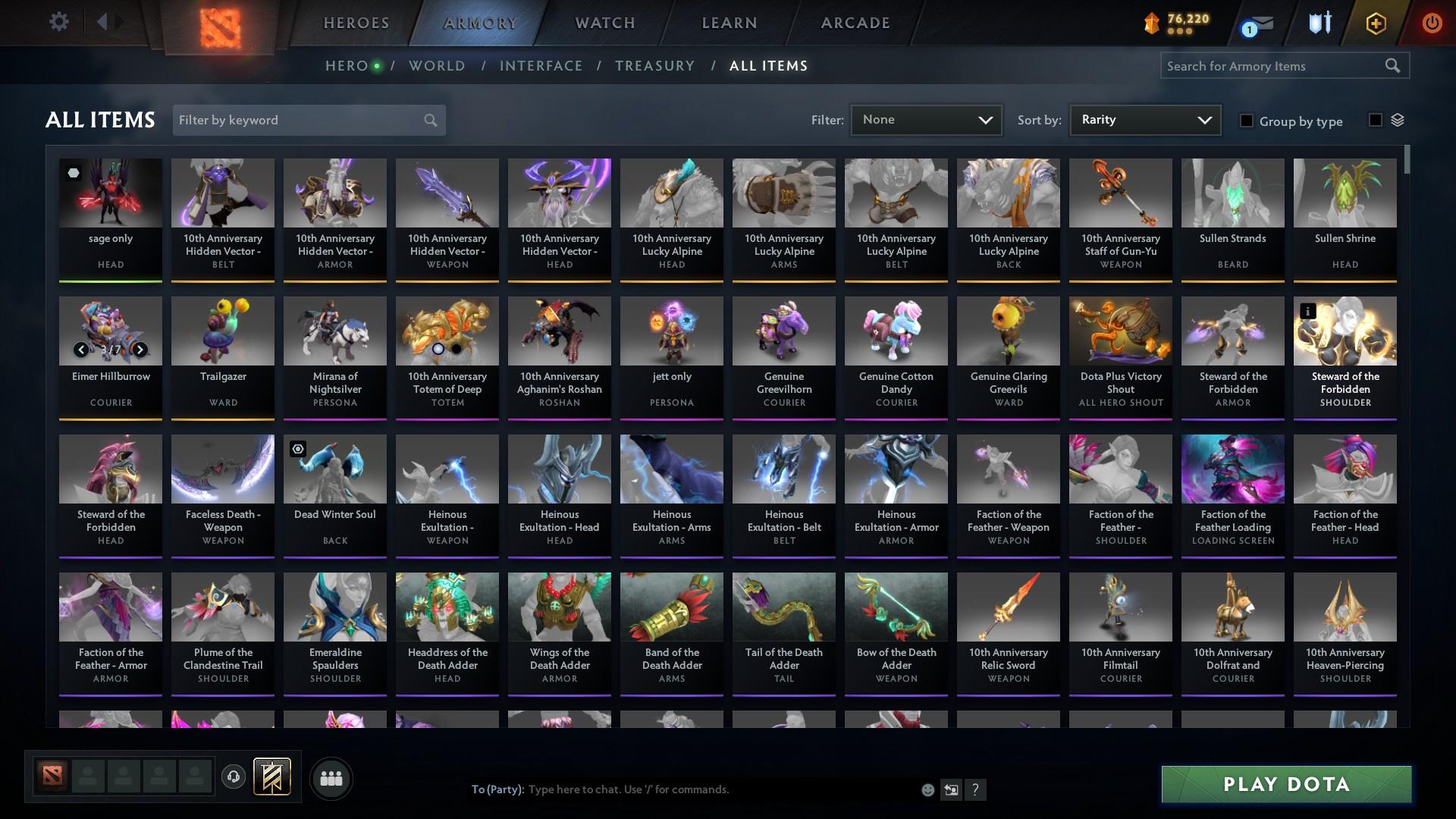This screenshot has width=1456, height=819.
Task: Open the Sort by Rarity dropdown
Action: [1144, 119]
